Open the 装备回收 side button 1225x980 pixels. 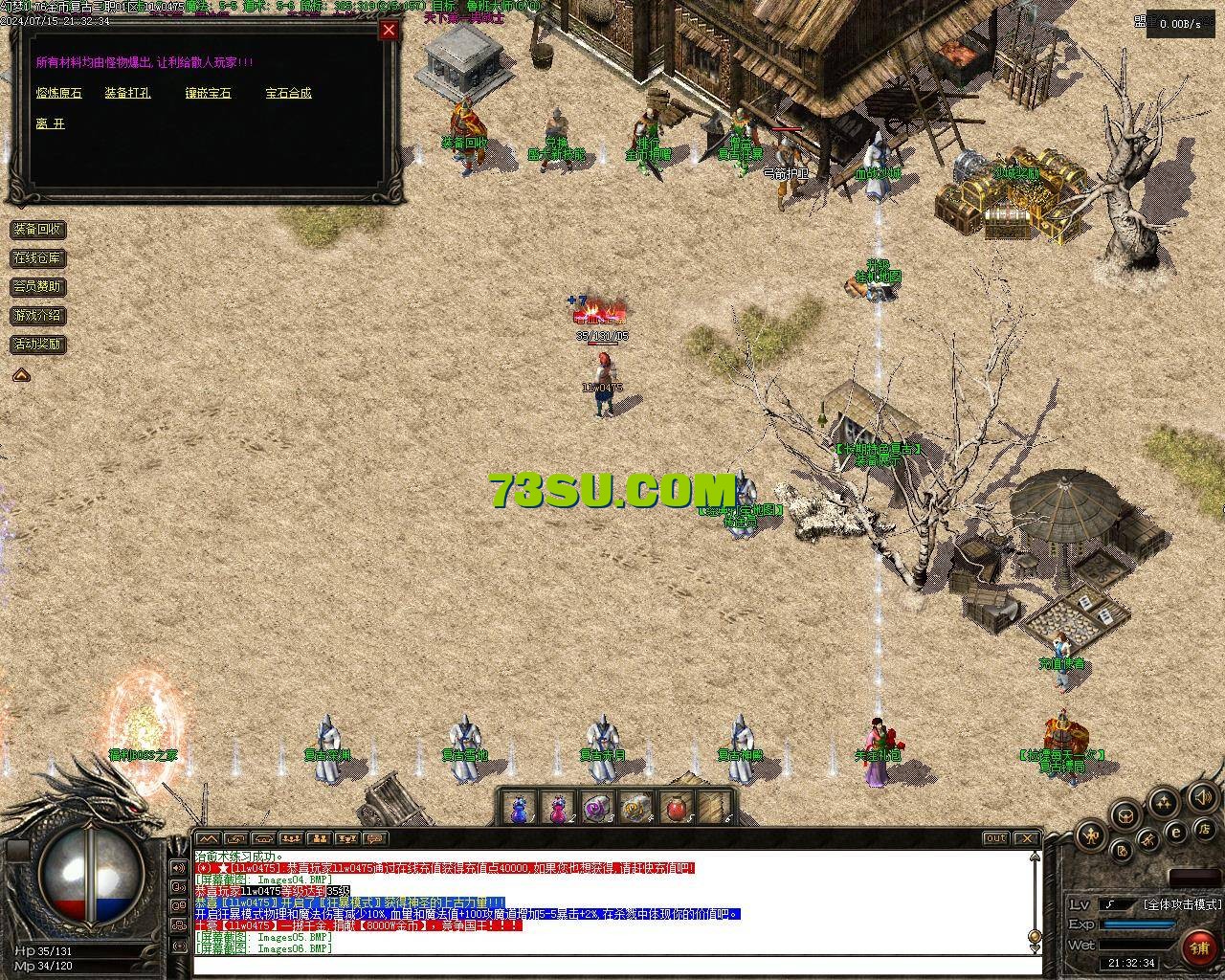38,230
